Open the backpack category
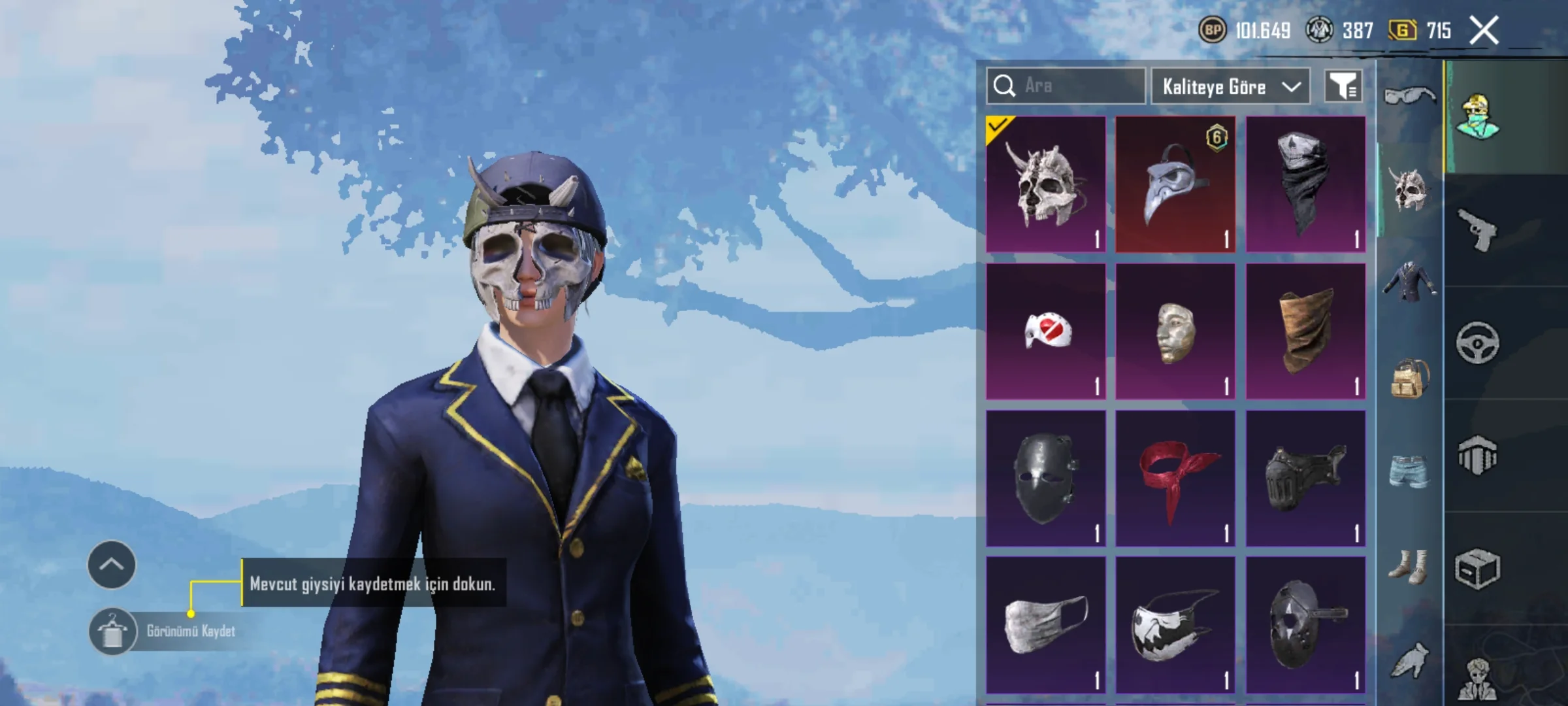The height and width of the screenshot is (706, 1568). [x=1409, y=378]
